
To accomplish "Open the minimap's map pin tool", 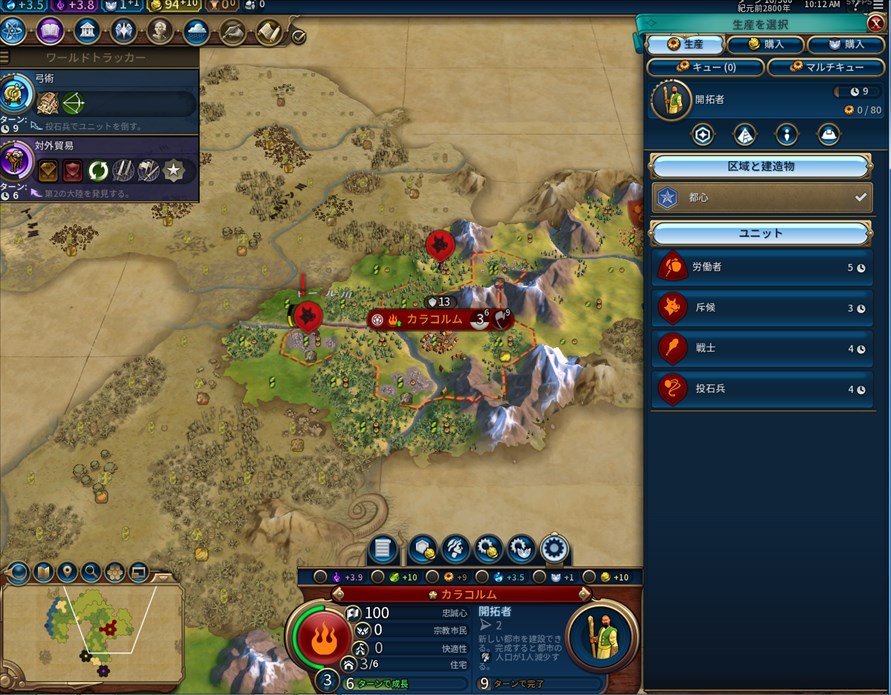I will [x=67, y=573].
